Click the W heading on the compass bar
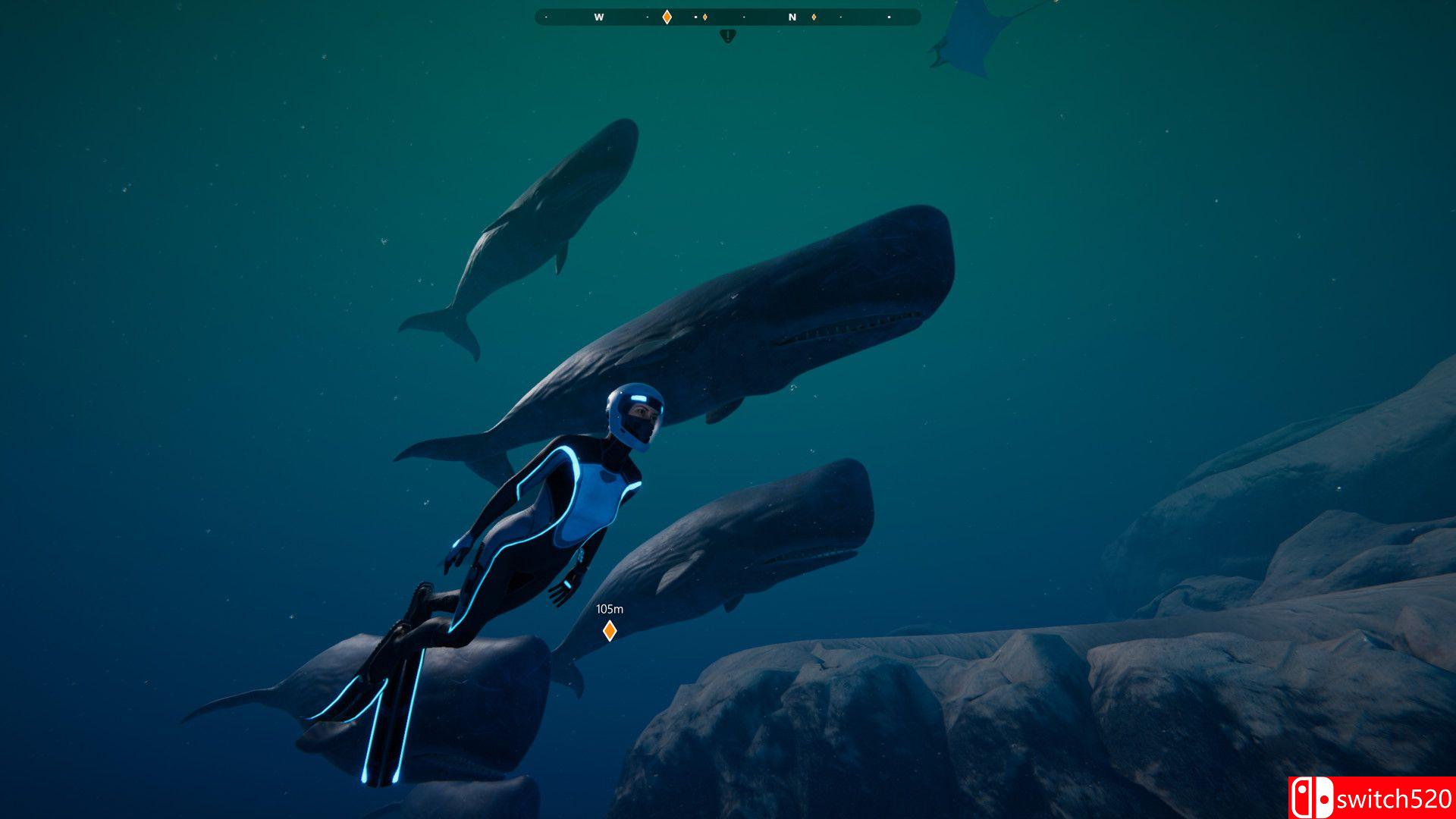The width and height of the screenshot is (1456, 819). (x=598, y=17)
